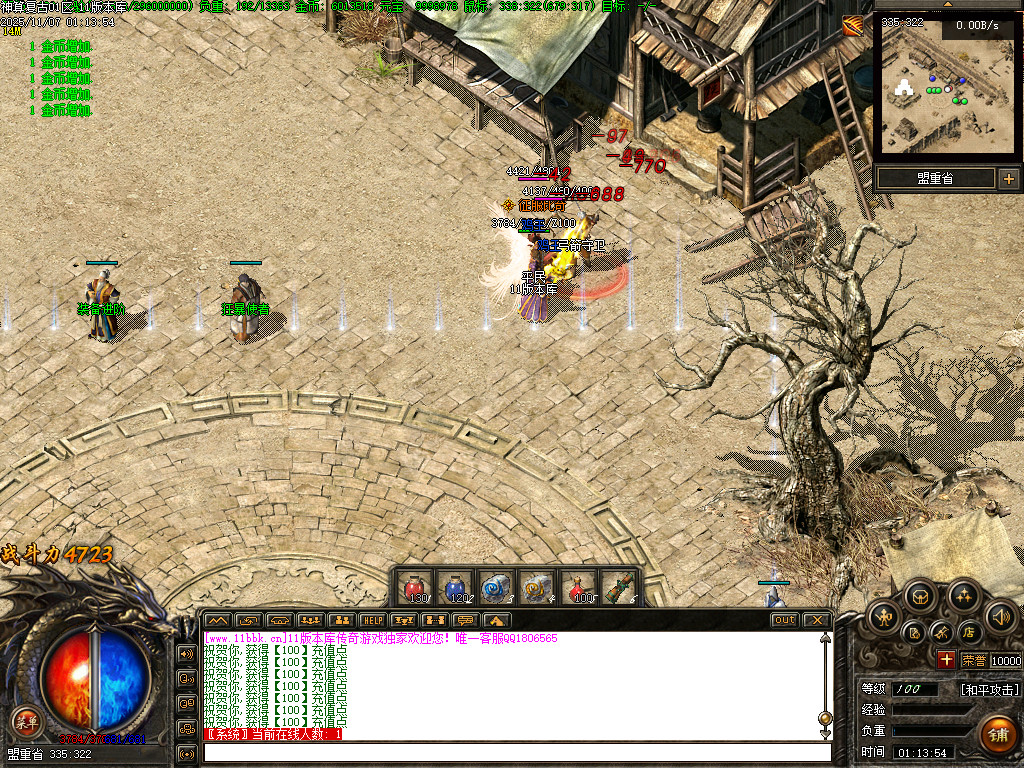1024x768 pixels.
Task: Select the green tube item in the hotbar
Action: tap(620, 587)
